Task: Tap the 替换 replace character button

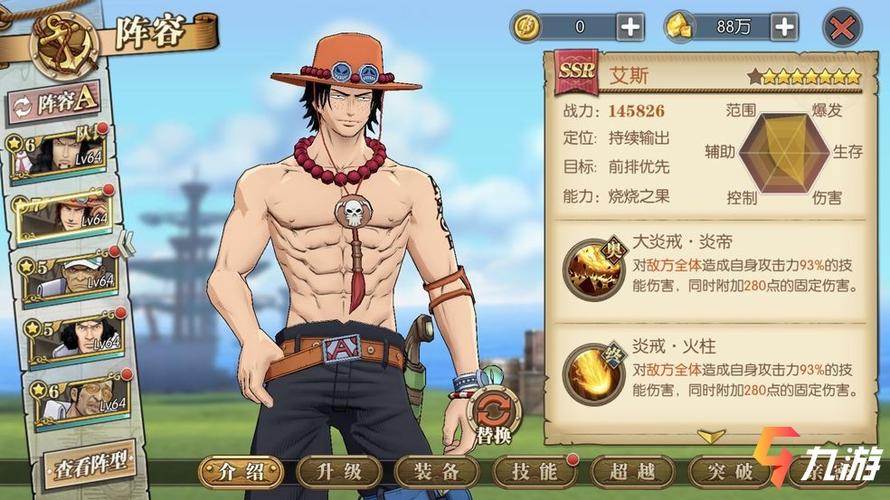Action: [494, 412]
